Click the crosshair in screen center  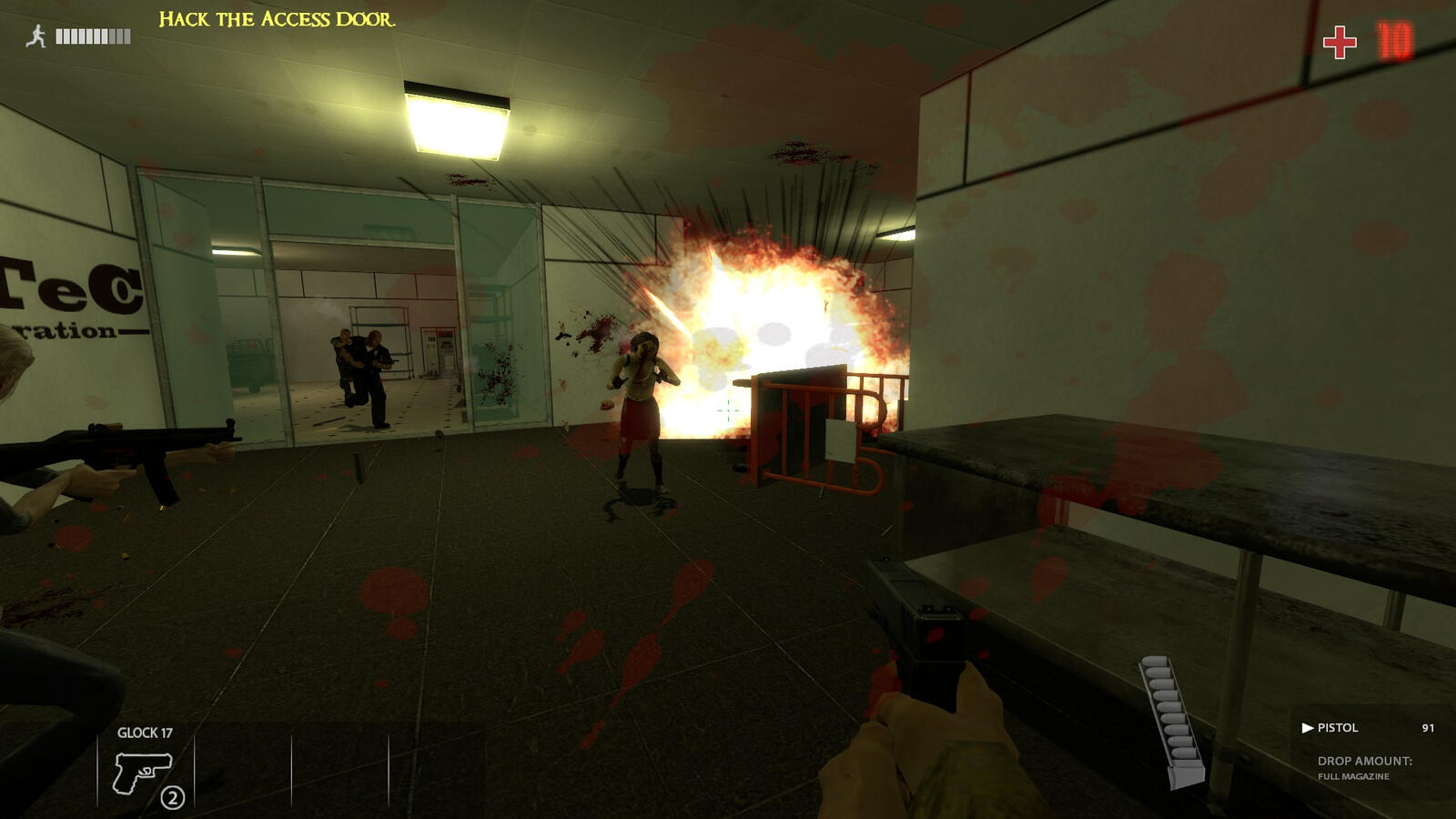(728, 409)
